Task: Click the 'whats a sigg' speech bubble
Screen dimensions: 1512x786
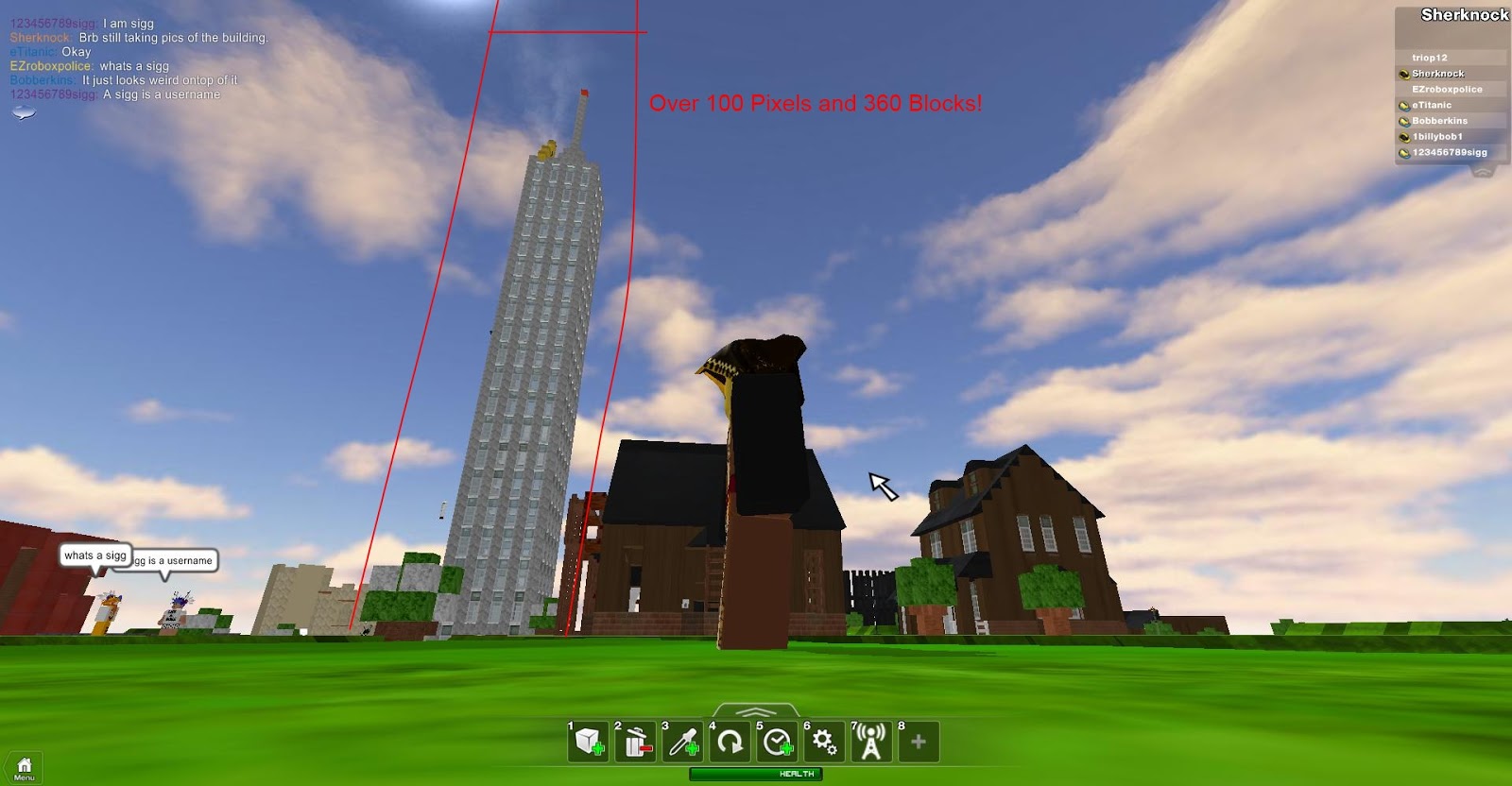Action: [x=94, y=555]
